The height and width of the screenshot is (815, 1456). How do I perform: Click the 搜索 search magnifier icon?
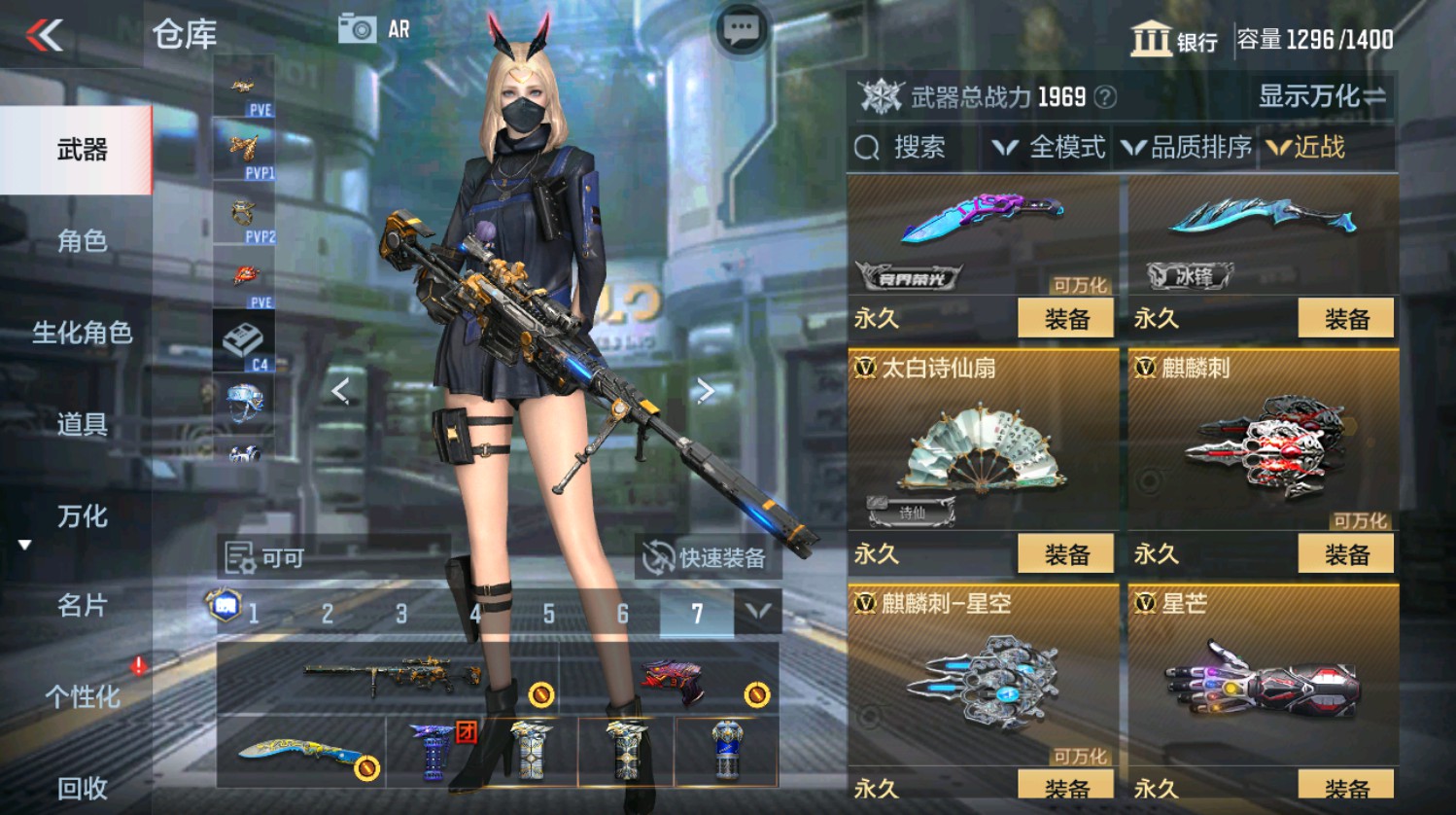pyautogui.click(x=865, y=148)
